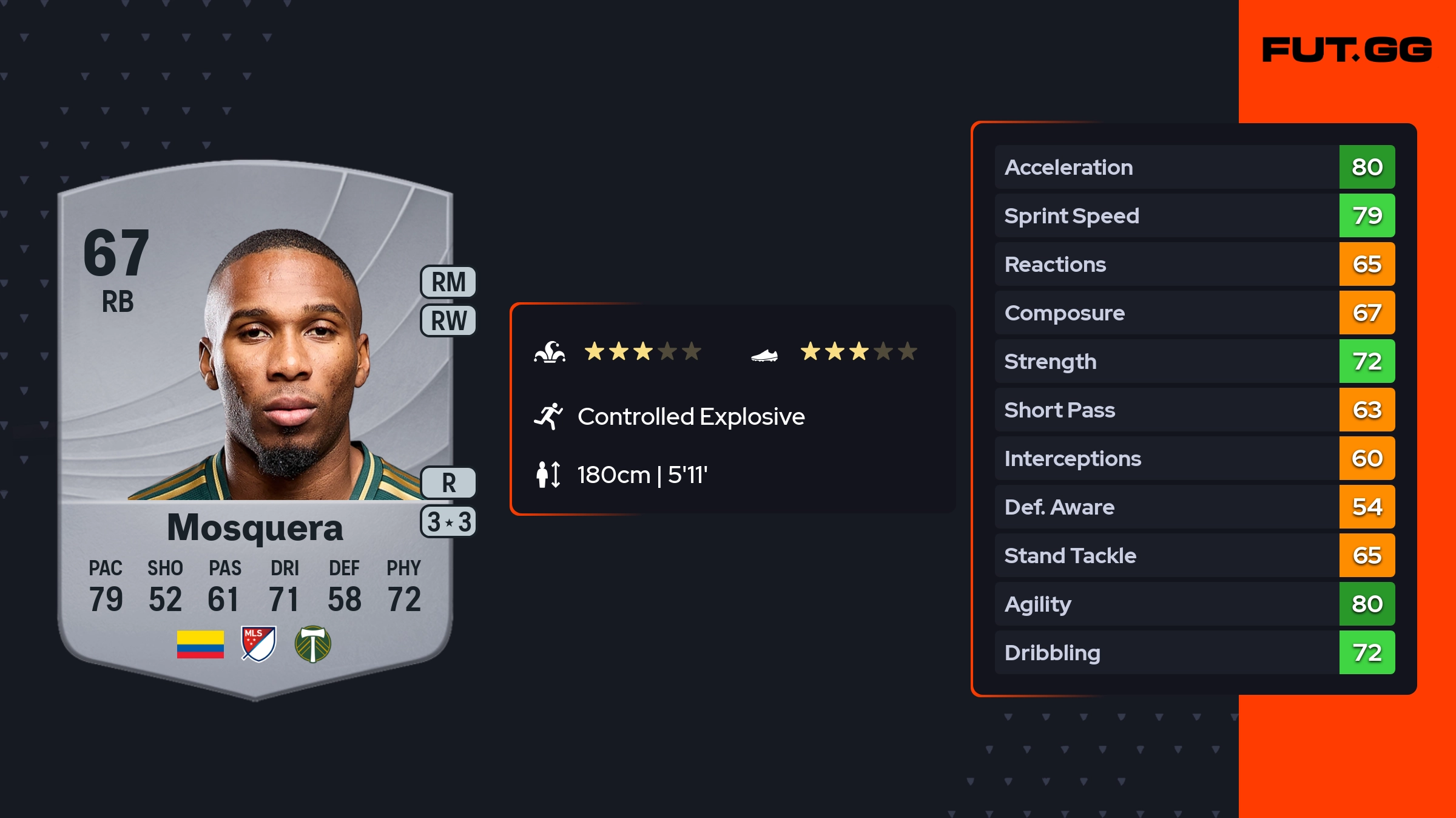Select the Mosquera player card
1456x818 pixels.
click(255, 425)
